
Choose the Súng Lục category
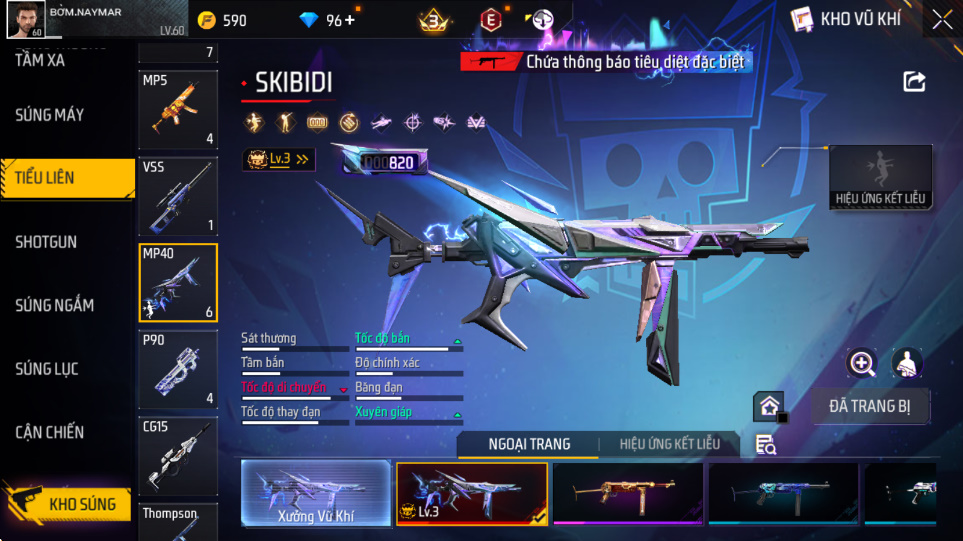coord(47,369)
